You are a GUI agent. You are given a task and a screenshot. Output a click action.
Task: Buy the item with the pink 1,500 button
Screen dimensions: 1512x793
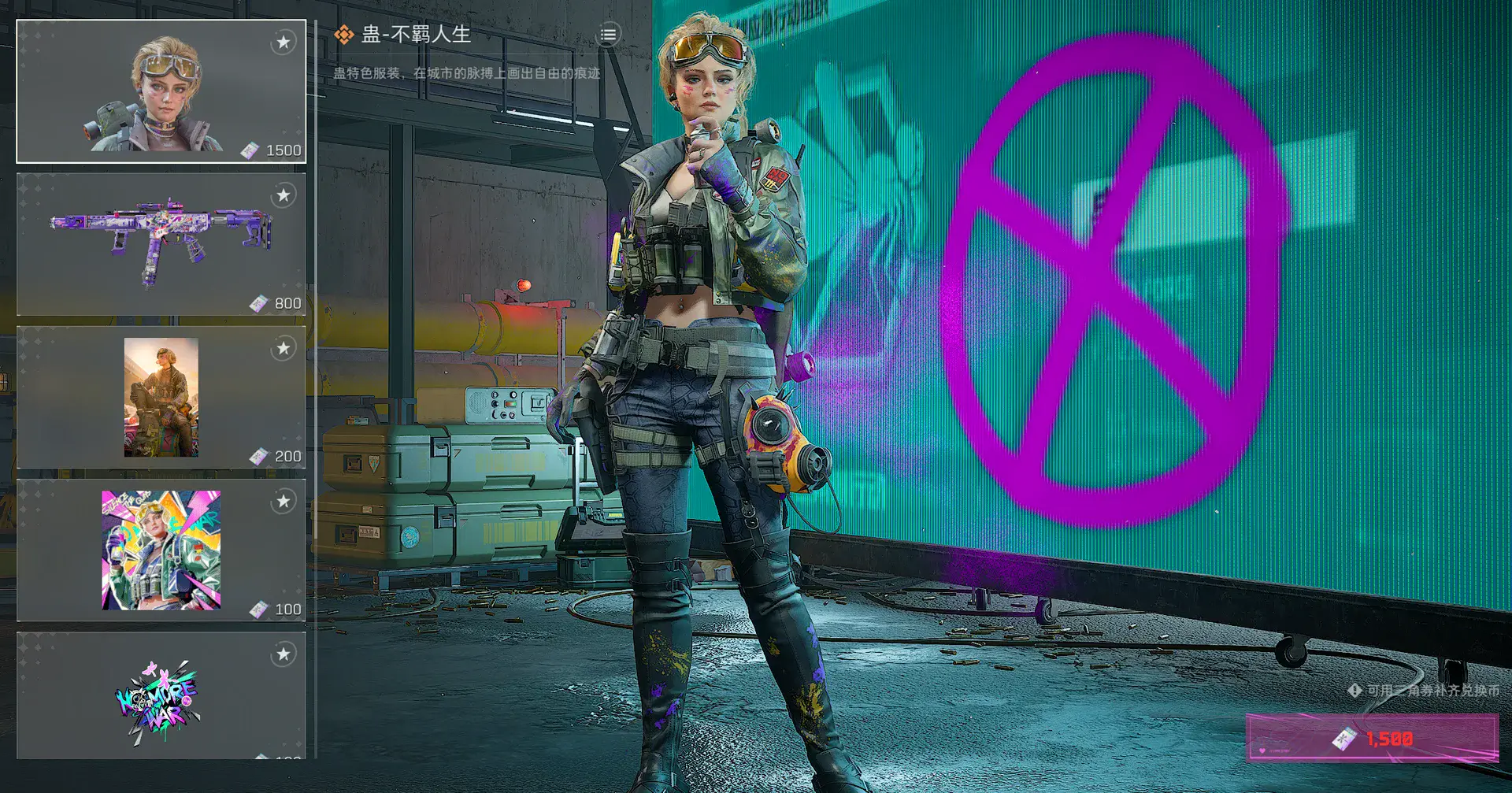click(x=1372, y=738)
